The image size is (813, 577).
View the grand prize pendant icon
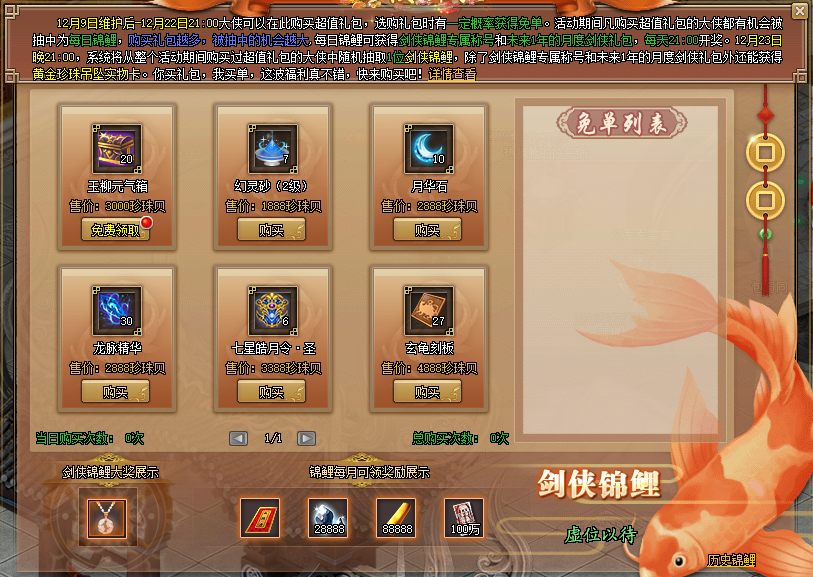[105, 517]
